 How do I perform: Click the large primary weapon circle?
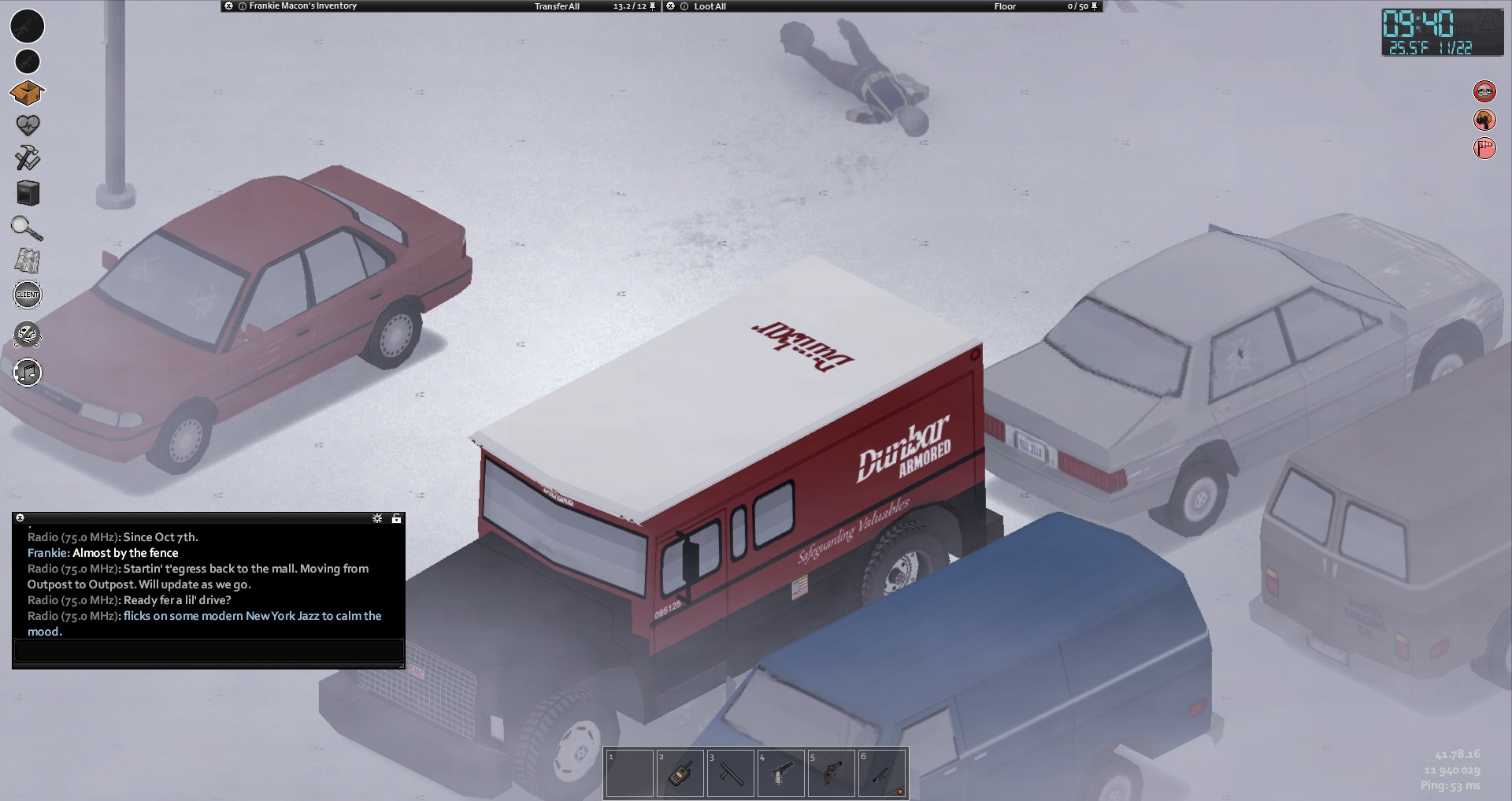28,26
